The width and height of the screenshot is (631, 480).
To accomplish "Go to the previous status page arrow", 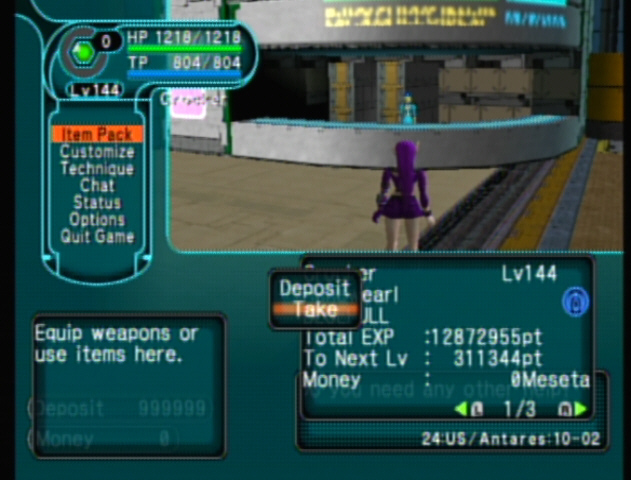I will [x=461, y=408].
